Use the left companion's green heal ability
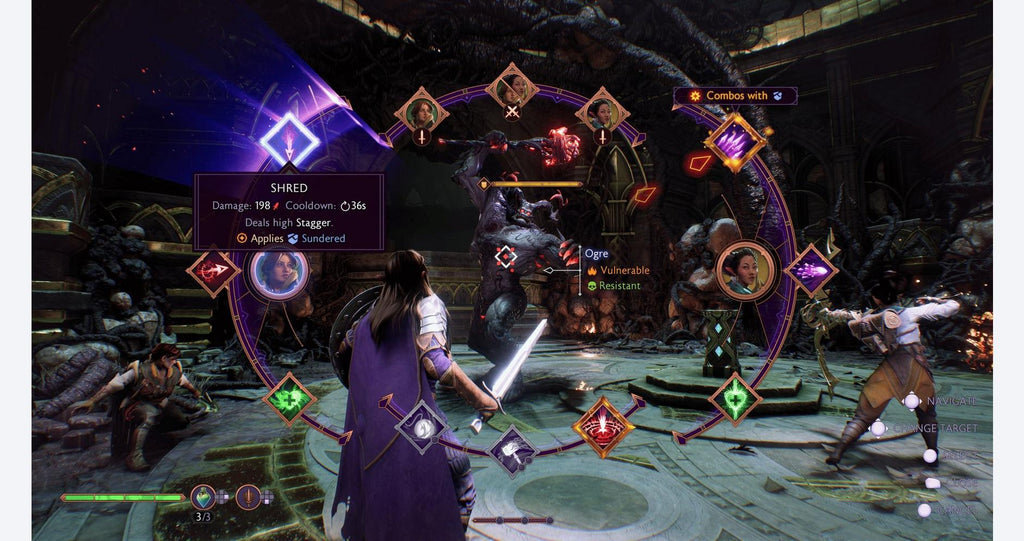The height and width of the screenshot is (541, 1024). click(x=290, y=399)
